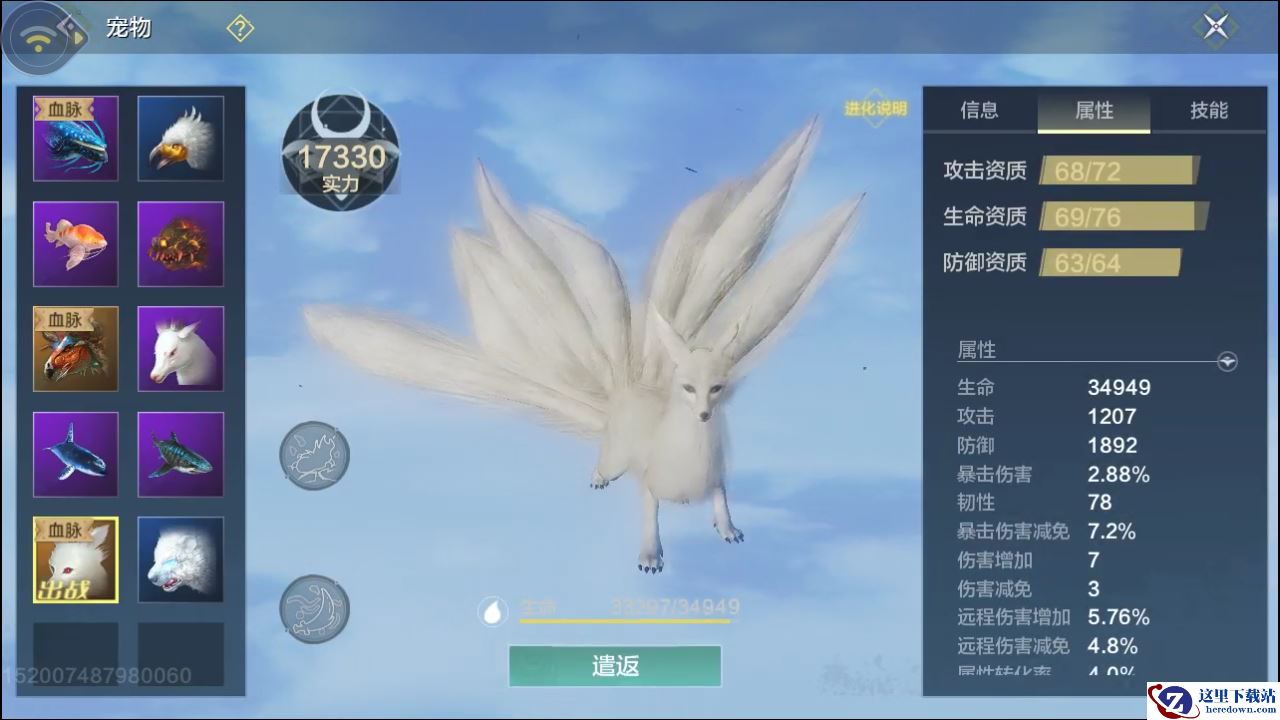The image size is (1280, 720).
Task: Switch to the 信息 tab
Action: (979, 110)
